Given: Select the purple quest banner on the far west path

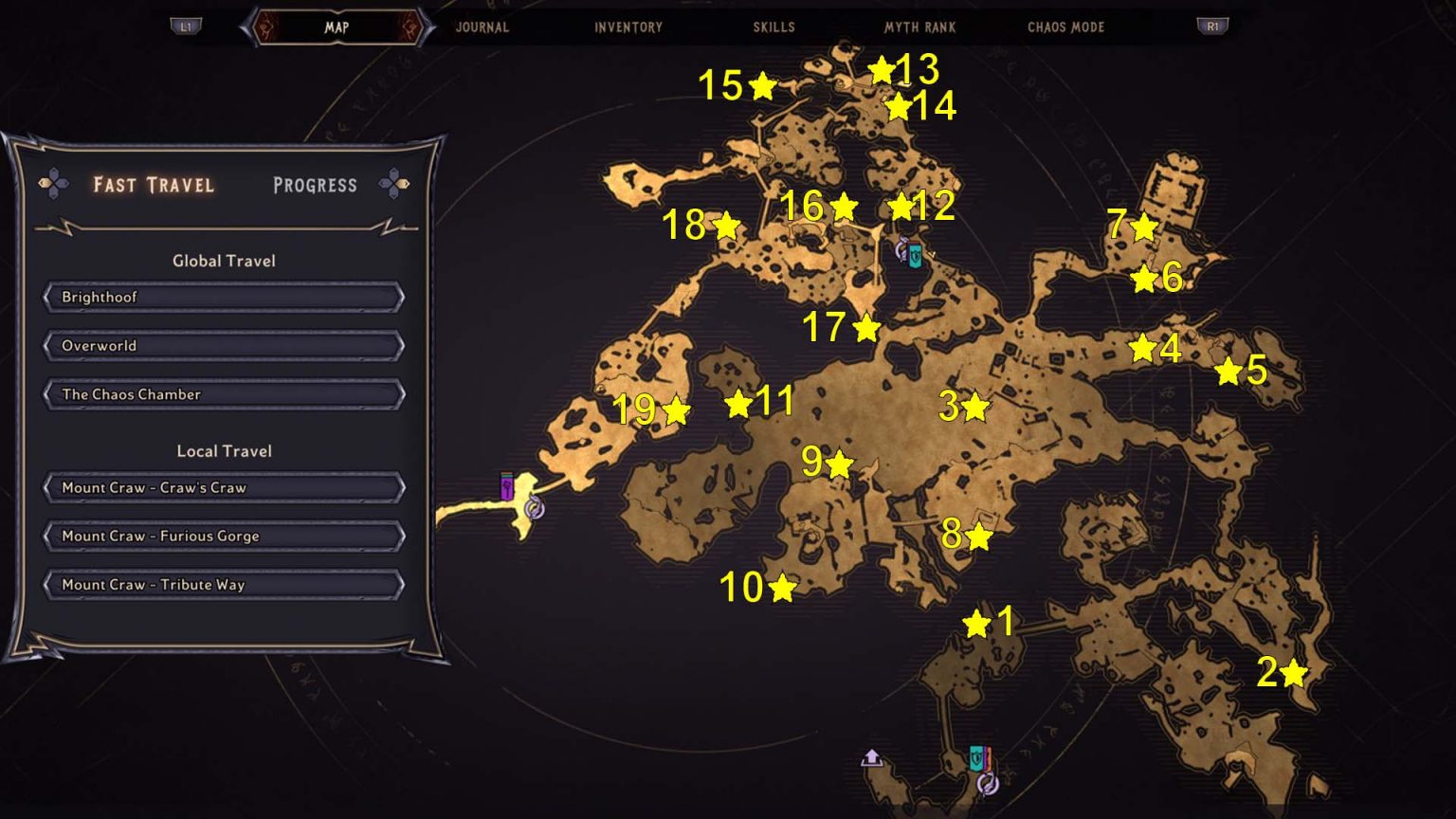Looking at the screenshot, I should tap(505, 487).
